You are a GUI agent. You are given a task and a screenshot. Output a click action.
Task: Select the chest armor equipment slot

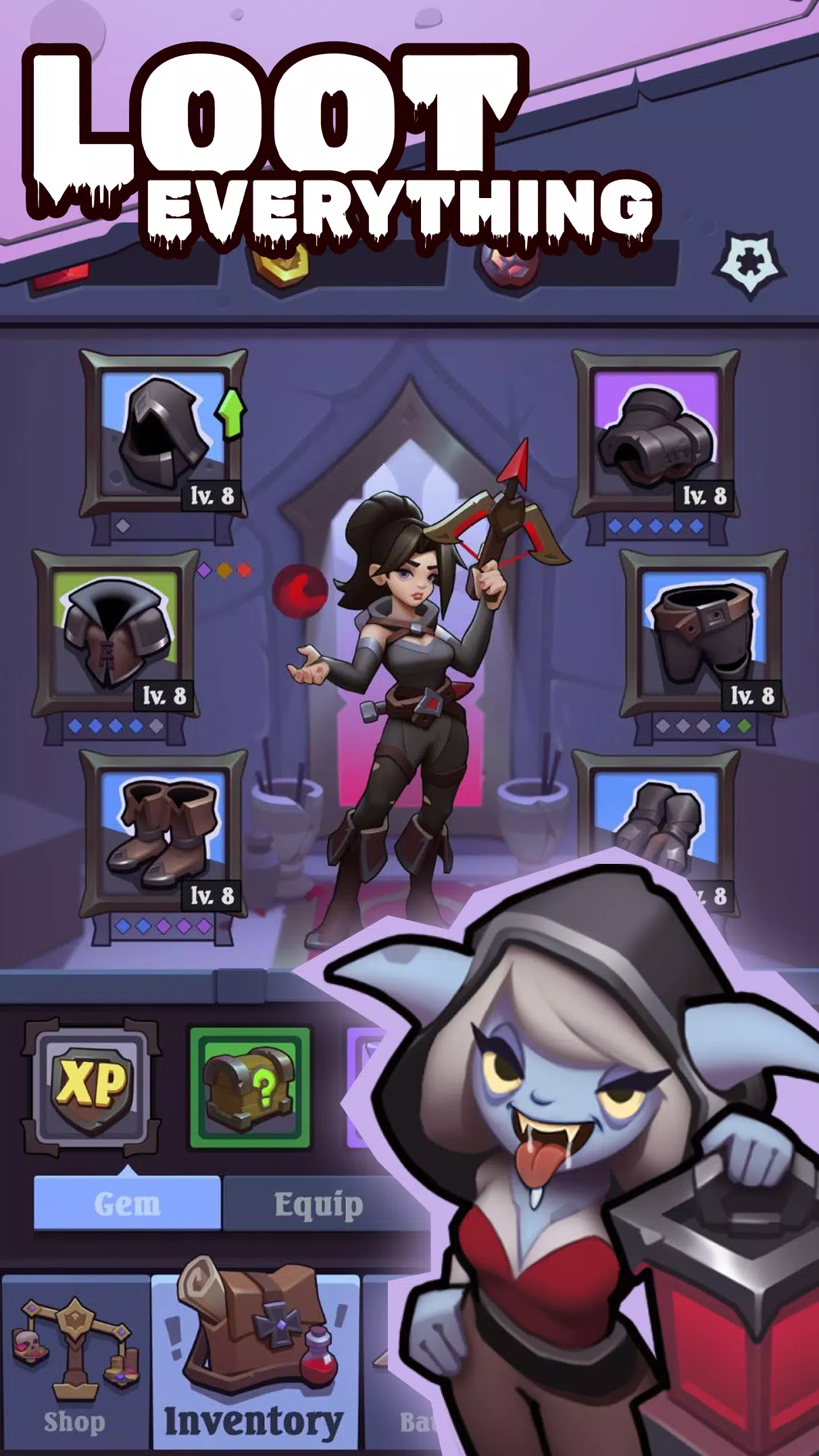(116, 633)
